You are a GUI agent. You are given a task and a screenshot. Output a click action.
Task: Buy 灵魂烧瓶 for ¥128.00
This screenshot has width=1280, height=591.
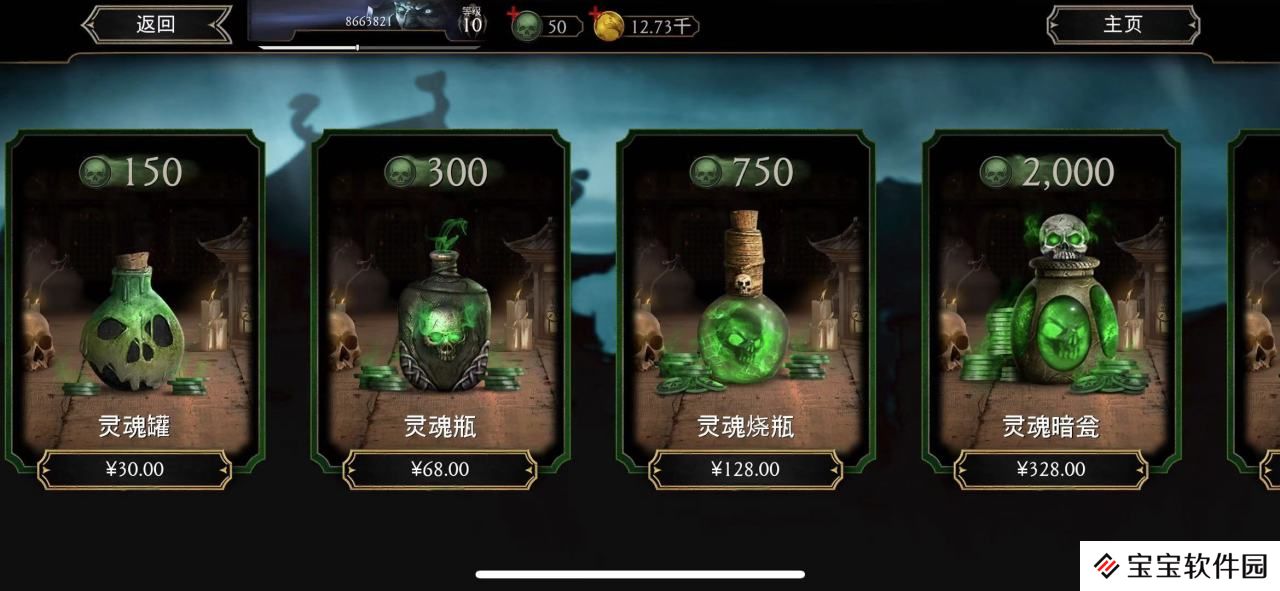(x=746, y=469)
